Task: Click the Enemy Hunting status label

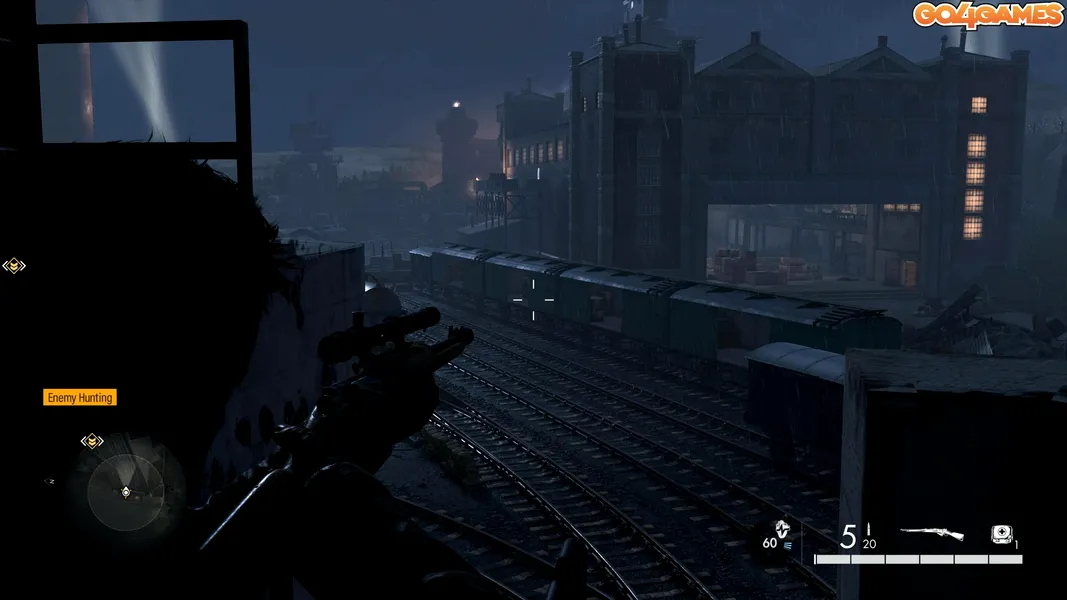Action: click(80, 398)
